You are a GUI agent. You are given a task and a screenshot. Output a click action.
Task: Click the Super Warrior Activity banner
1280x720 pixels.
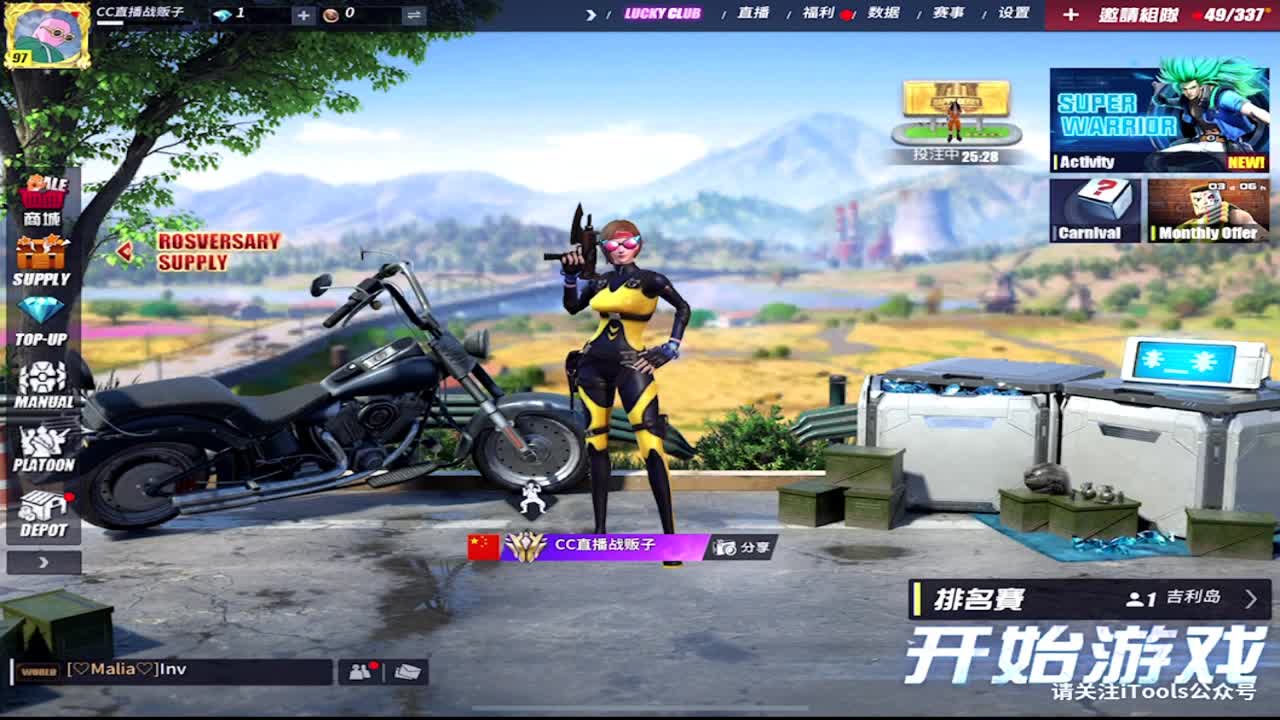(x=1162, y=118)
